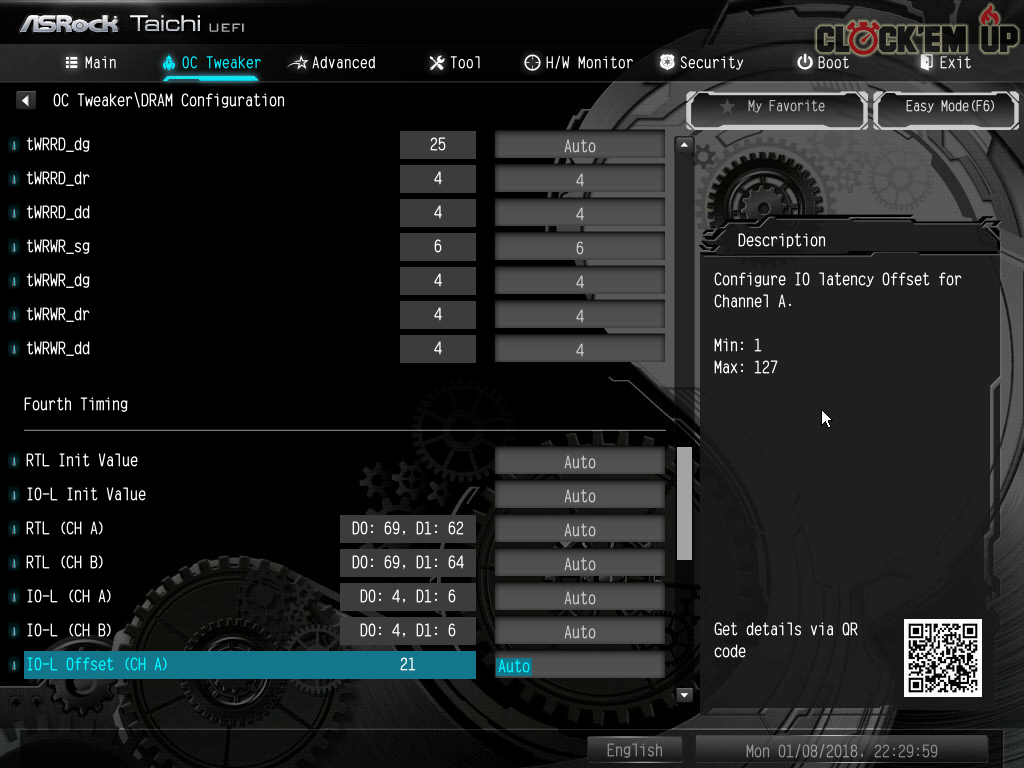The image size is (1024, 768).
Task: Open My Favorite list
Action: [776, 107]
